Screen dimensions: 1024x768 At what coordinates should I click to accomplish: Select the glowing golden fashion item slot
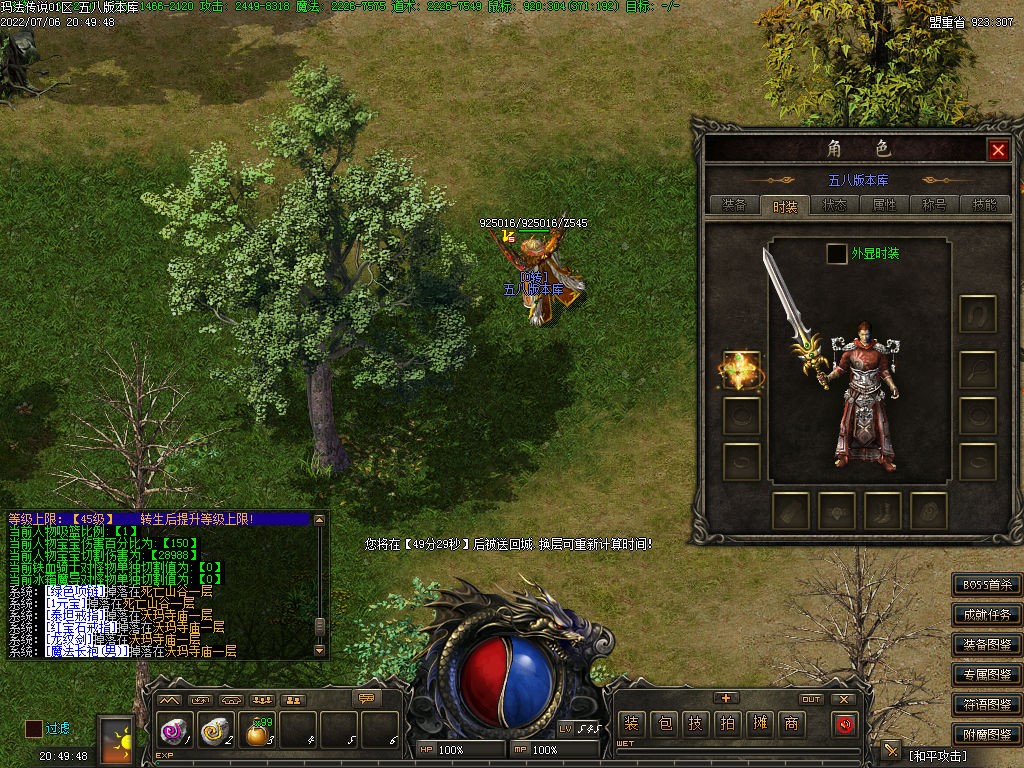(741, 370)
